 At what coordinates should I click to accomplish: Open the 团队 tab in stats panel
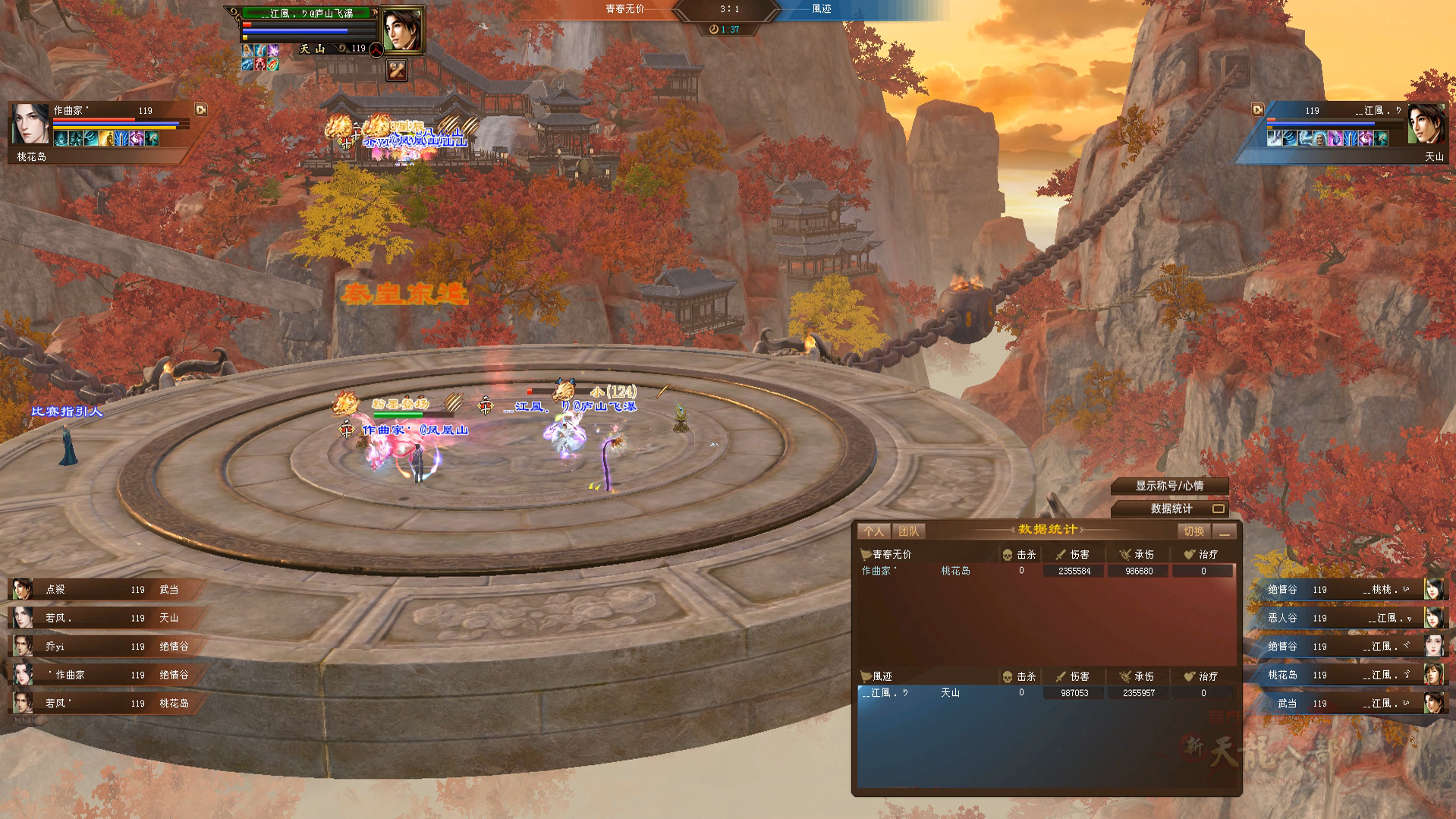908,531
